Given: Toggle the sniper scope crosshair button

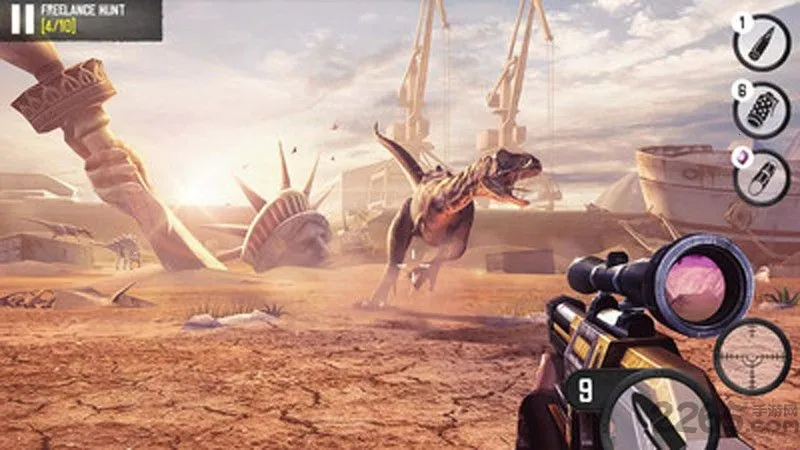Looking at the screenshot, I should [x=752, y=357].
